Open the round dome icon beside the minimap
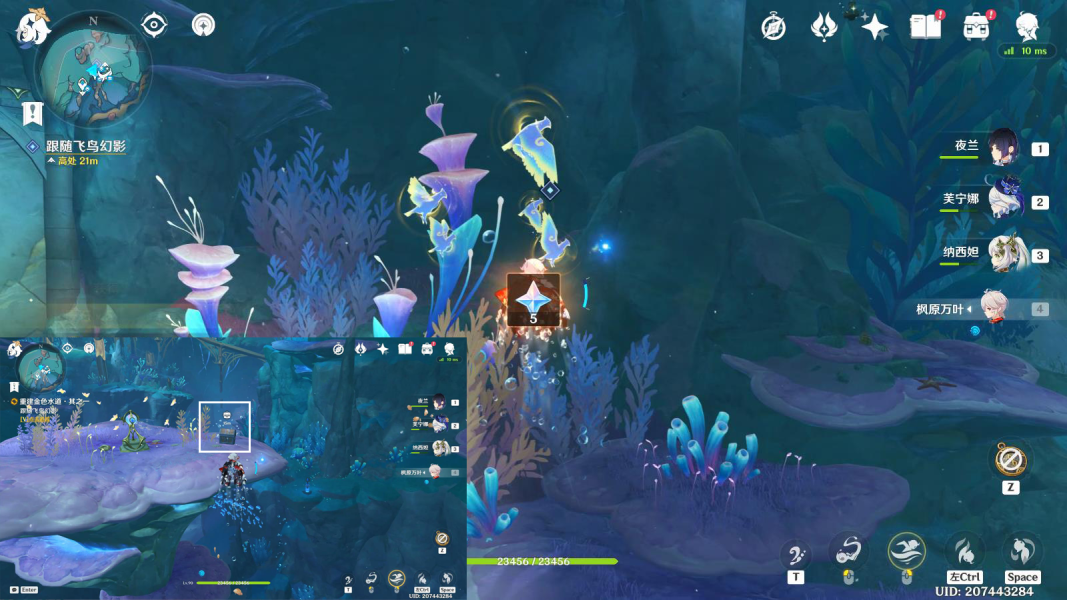The height and width of the screenshot is (600, 1067). coord(203,24)
